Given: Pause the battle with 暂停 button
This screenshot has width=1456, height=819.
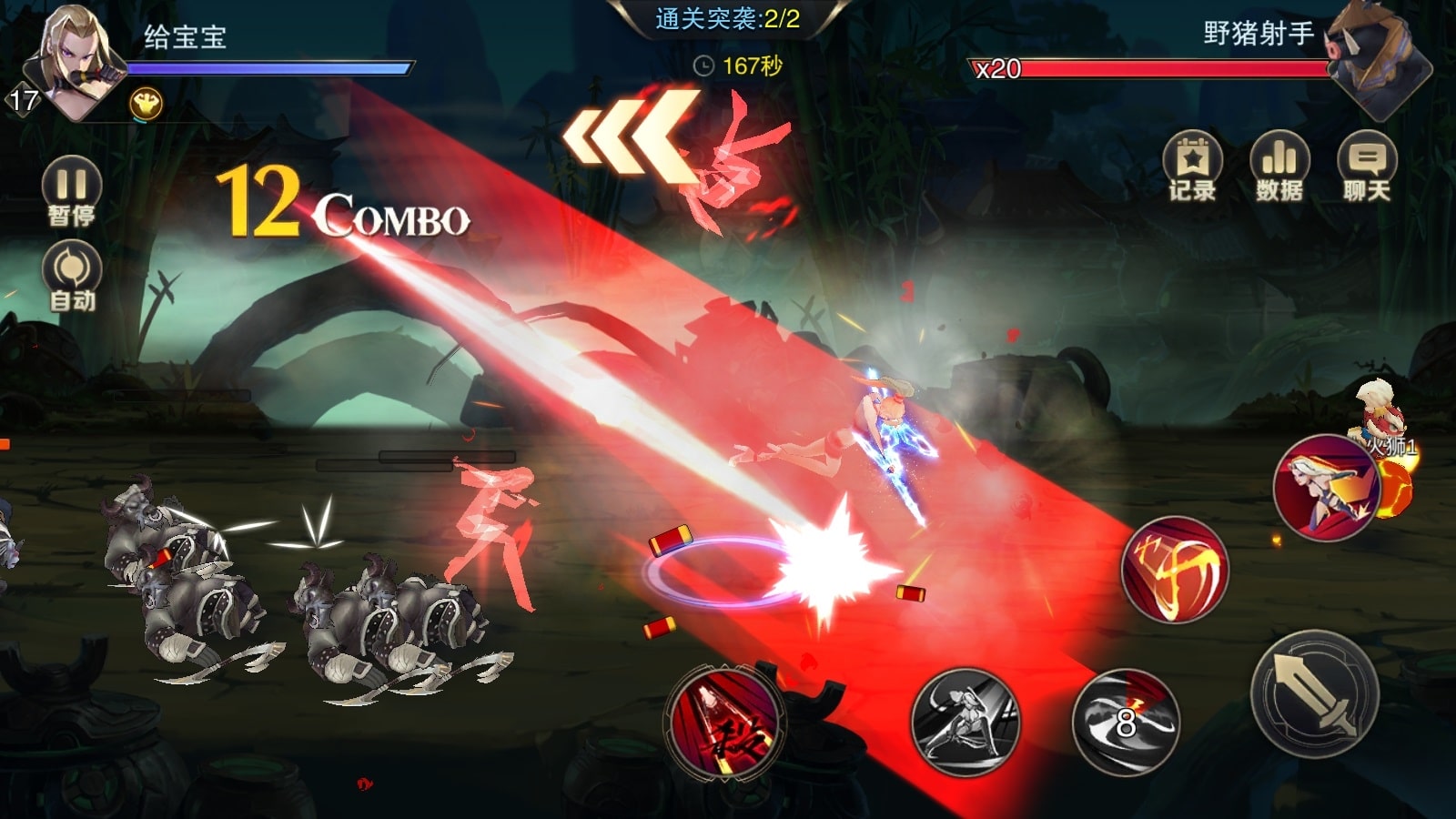Looking at the screenshot, I should pyautogui.click(x=71, y=189).
